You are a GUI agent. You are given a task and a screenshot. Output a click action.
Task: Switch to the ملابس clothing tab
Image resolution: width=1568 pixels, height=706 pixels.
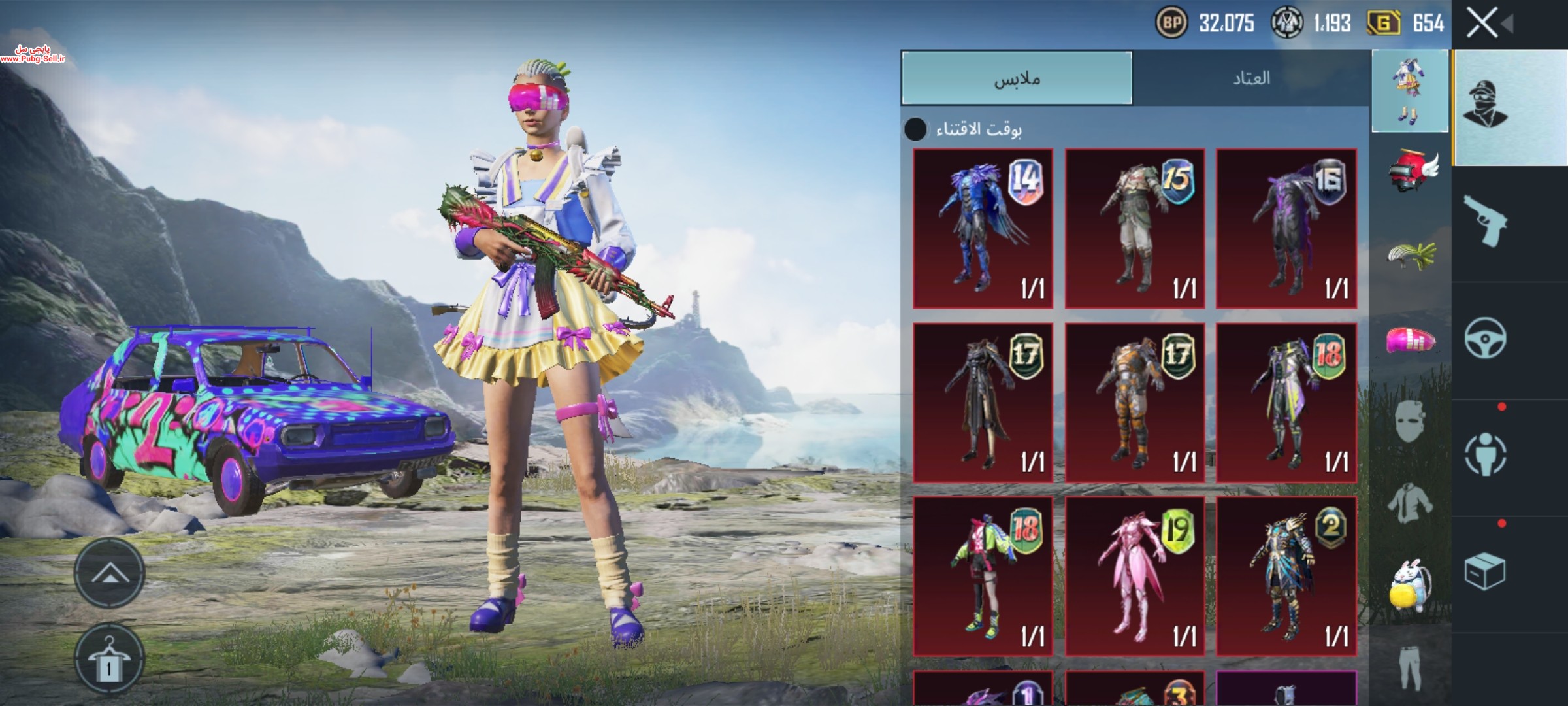click(x=1017, y=78)
